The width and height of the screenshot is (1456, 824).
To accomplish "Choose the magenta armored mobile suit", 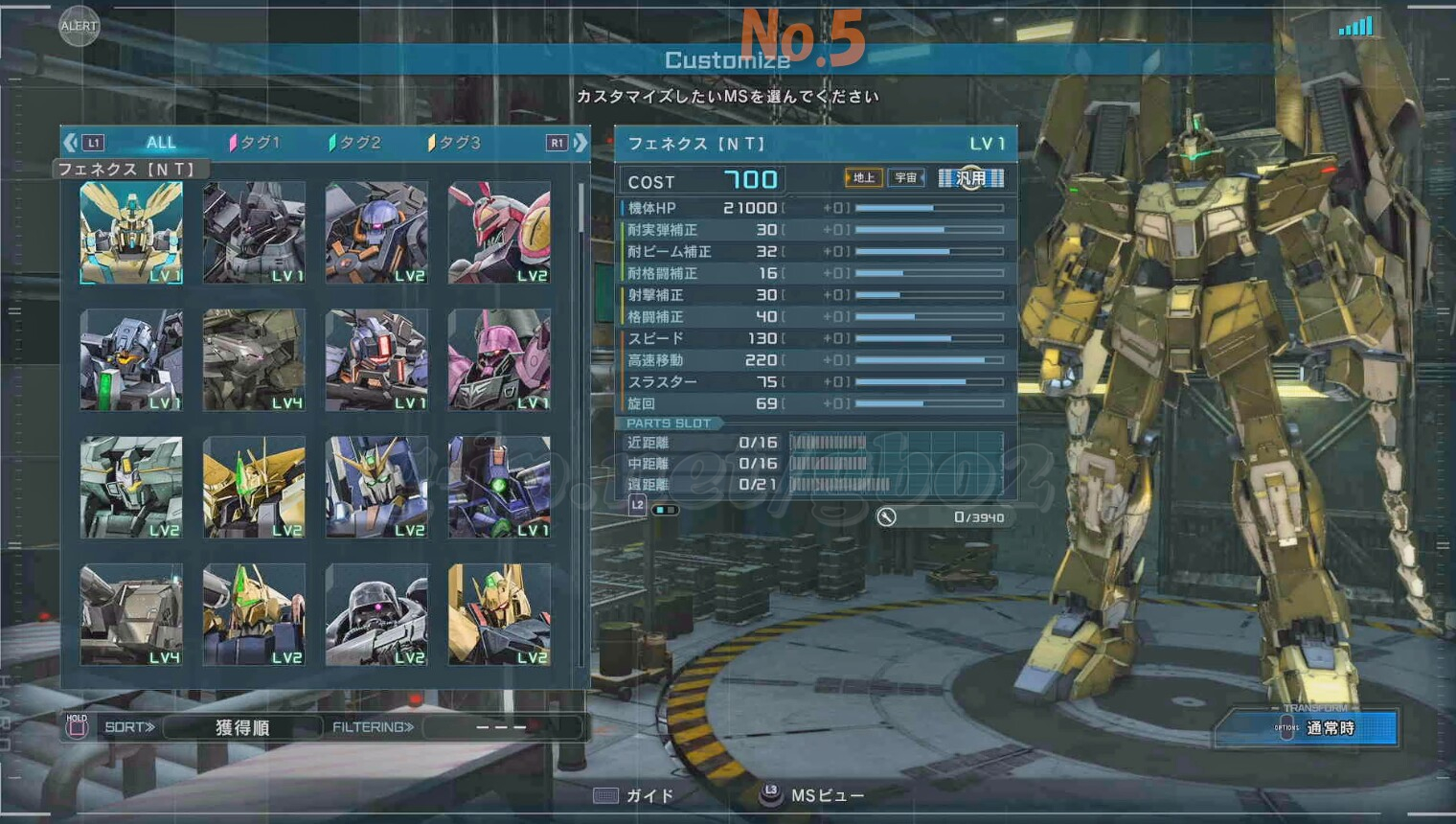I will click(x=499, y=360).
